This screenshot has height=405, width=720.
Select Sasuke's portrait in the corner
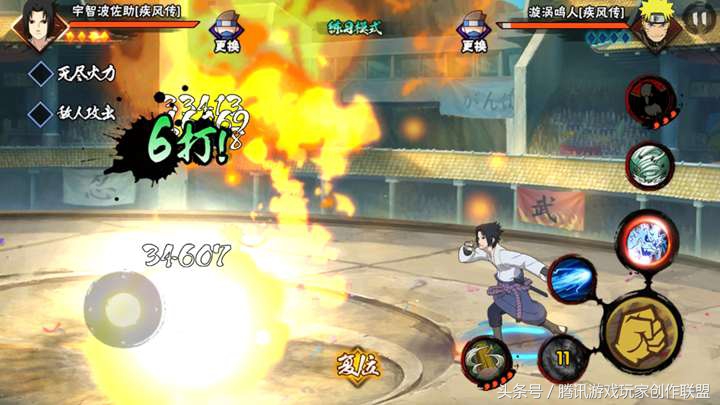pyautogui.click(x=38, y=26)
